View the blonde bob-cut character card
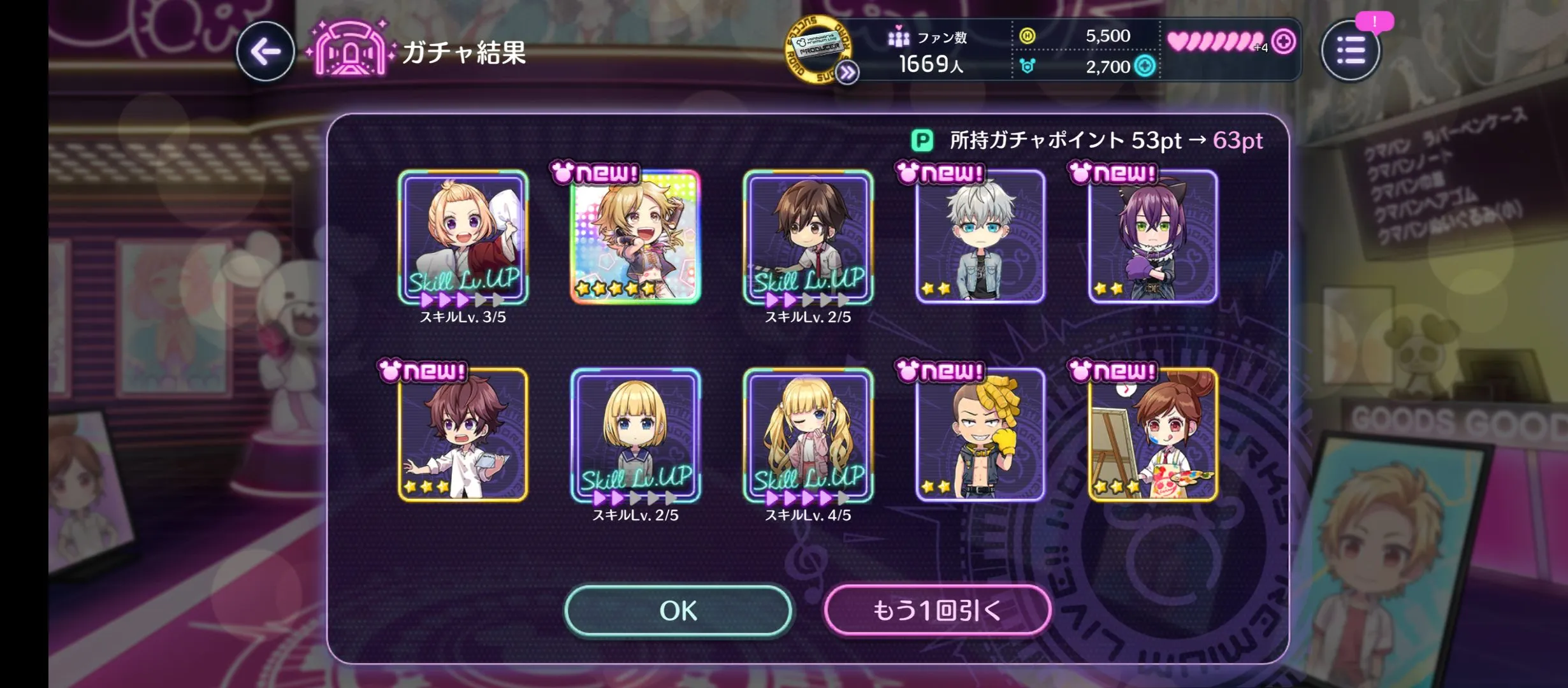 tap(635, 434)
